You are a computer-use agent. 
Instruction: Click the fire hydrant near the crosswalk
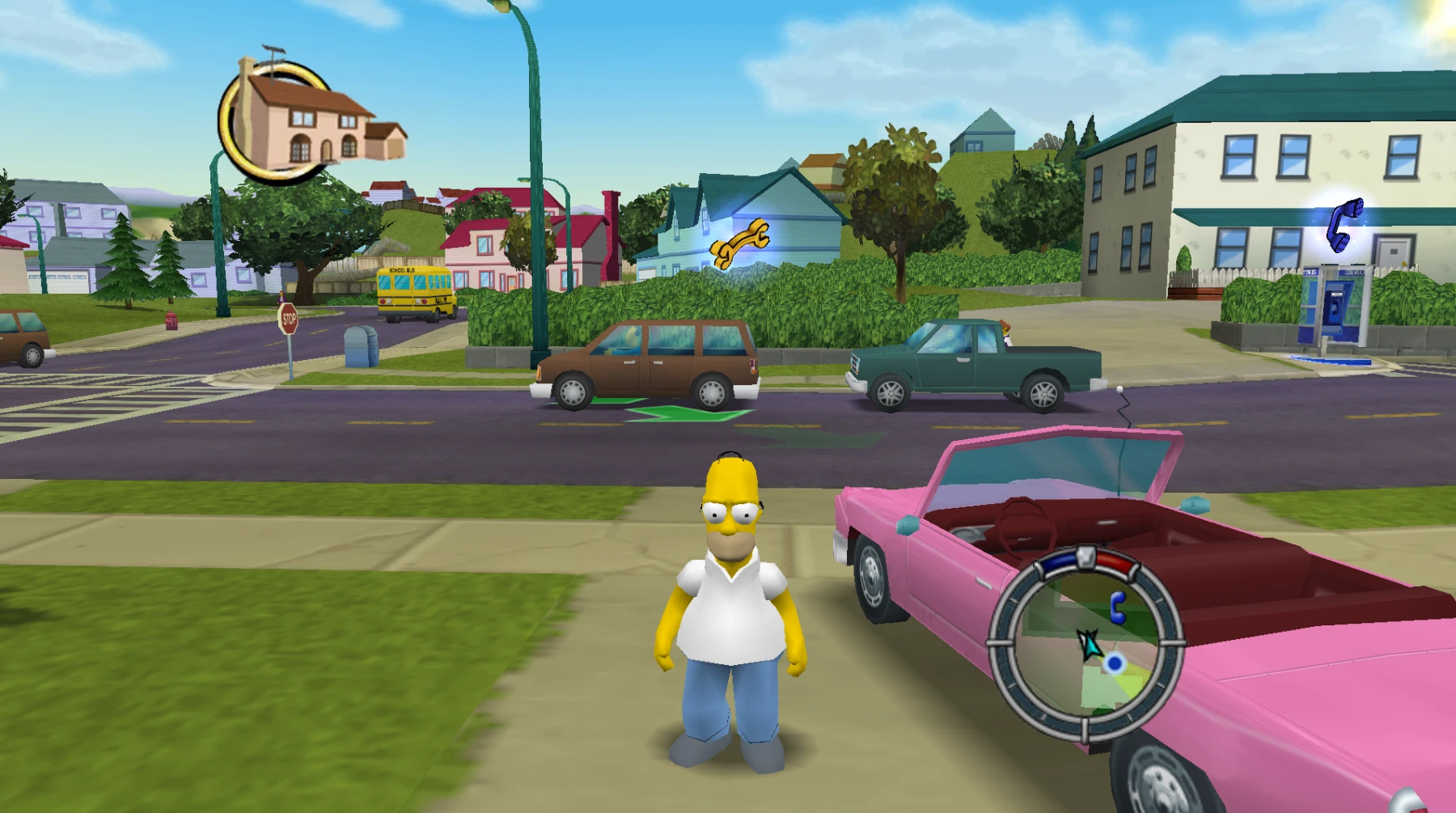point(171,322)
